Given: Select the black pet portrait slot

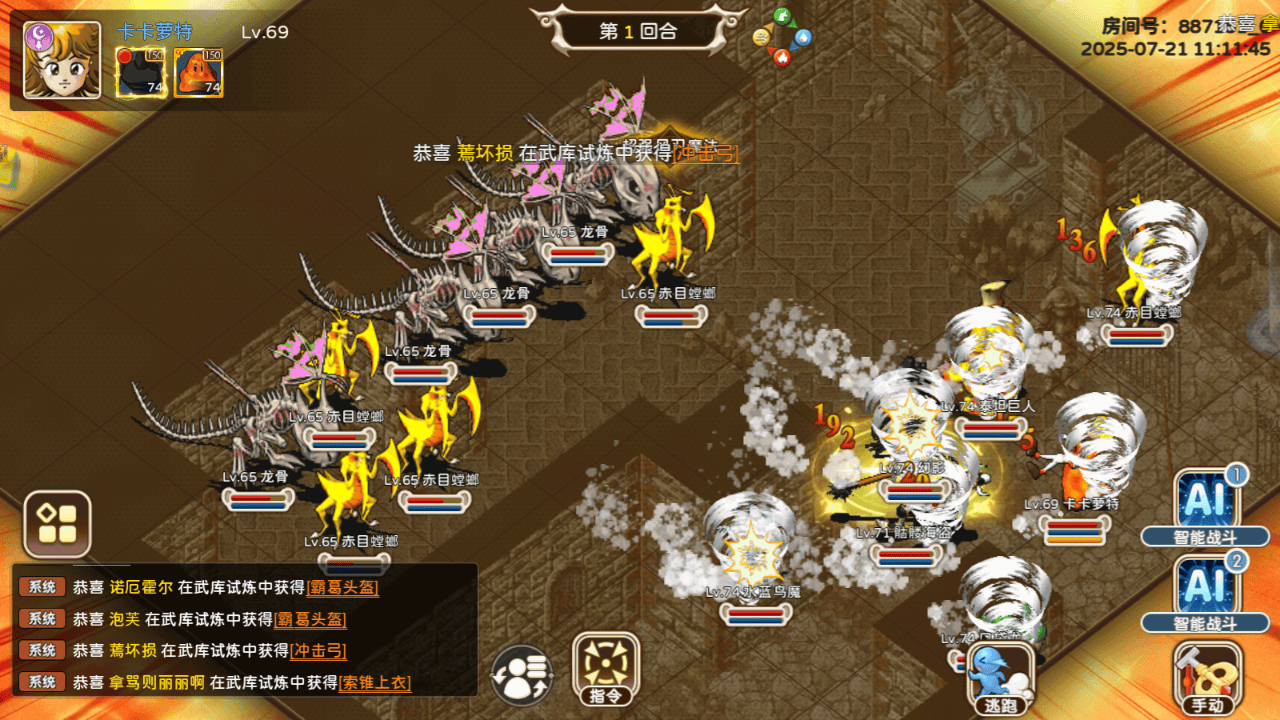Looking at the screenshot, I should tap(141, 72).
